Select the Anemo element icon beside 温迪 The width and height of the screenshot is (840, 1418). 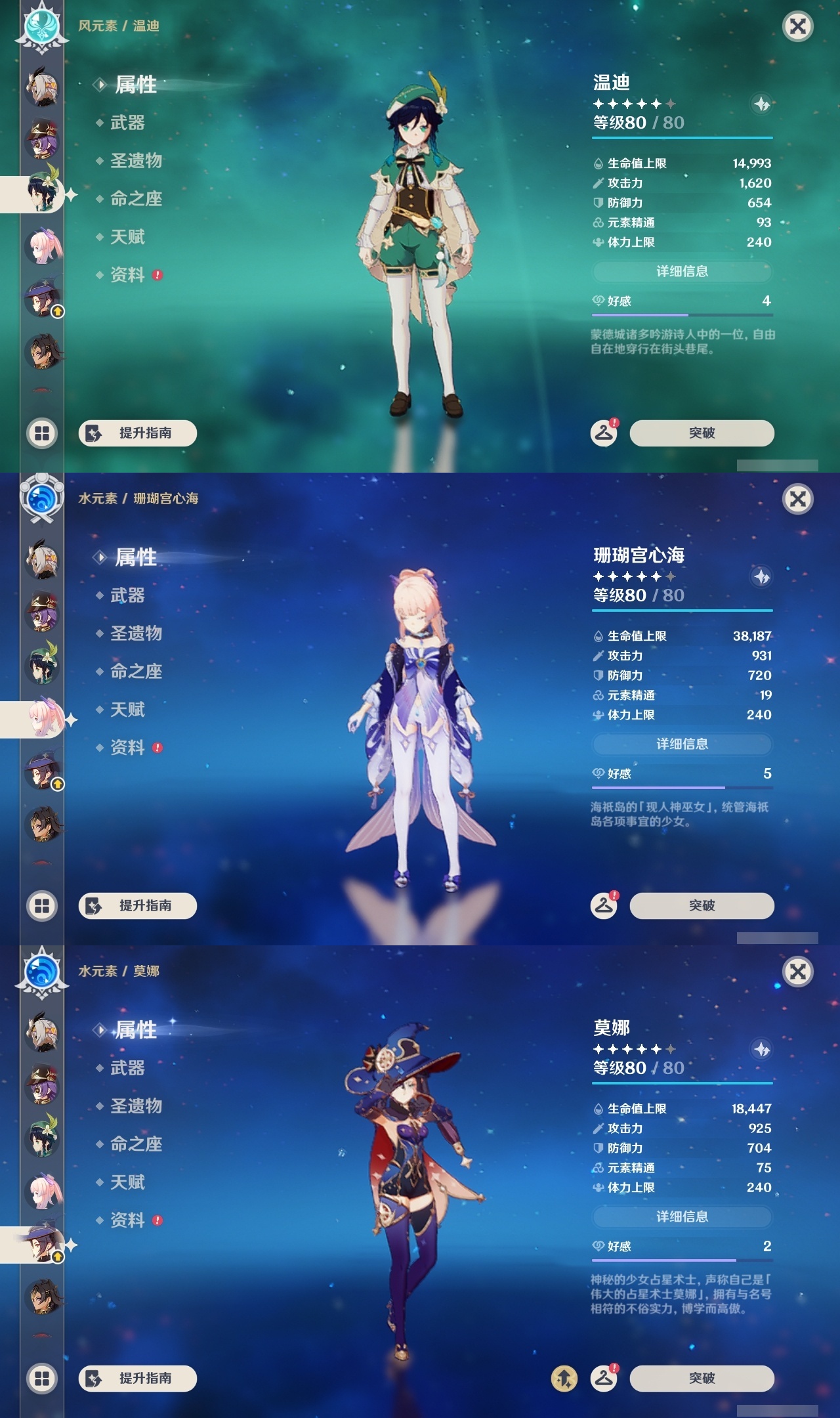(41, 24)
